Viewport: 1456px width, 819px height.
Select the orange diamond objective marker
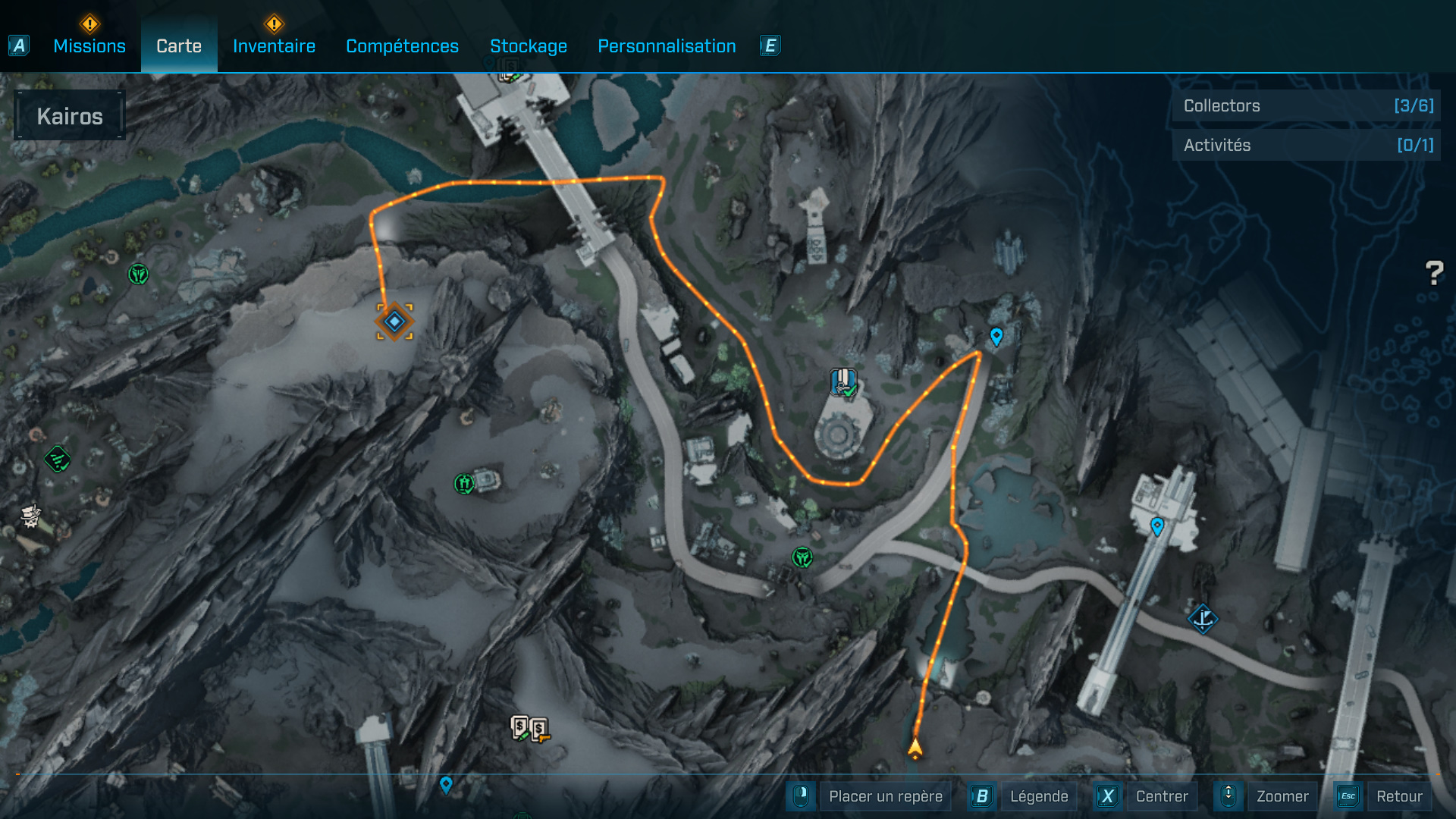pos(394,322)
